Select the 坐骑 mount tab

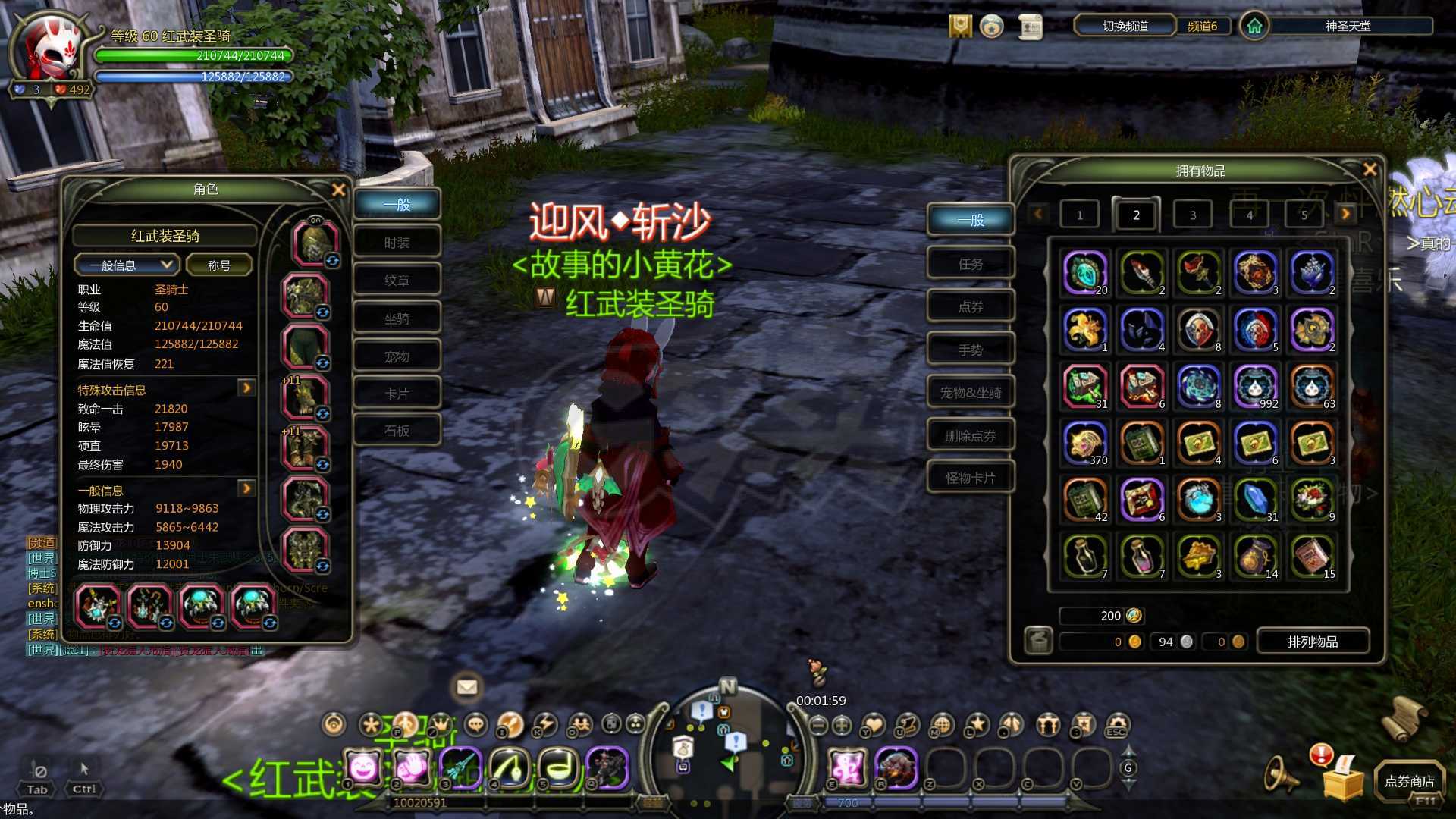(397, 318)
